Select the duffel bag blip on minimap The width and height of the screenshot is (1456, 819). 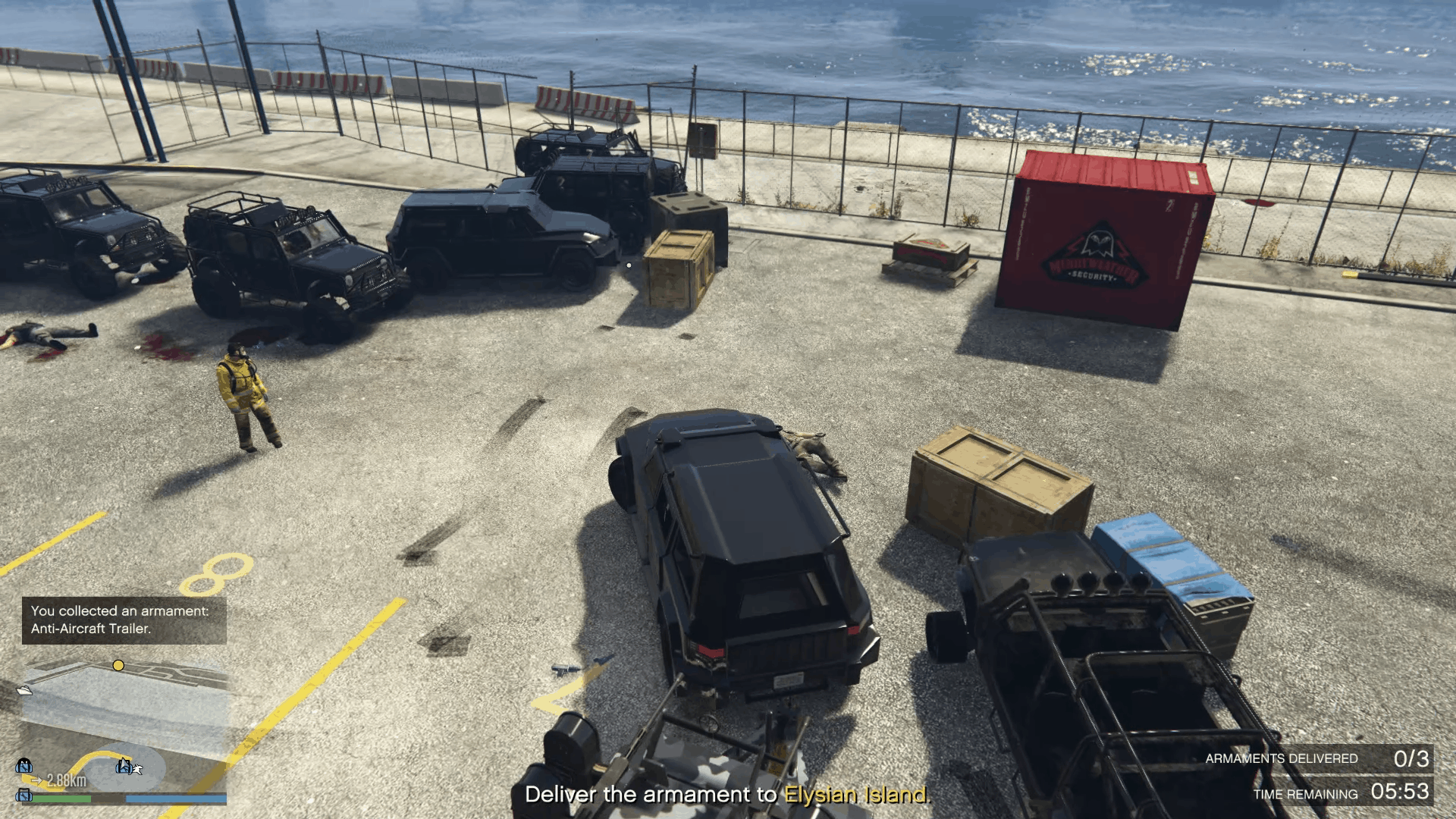coord(124,767)
